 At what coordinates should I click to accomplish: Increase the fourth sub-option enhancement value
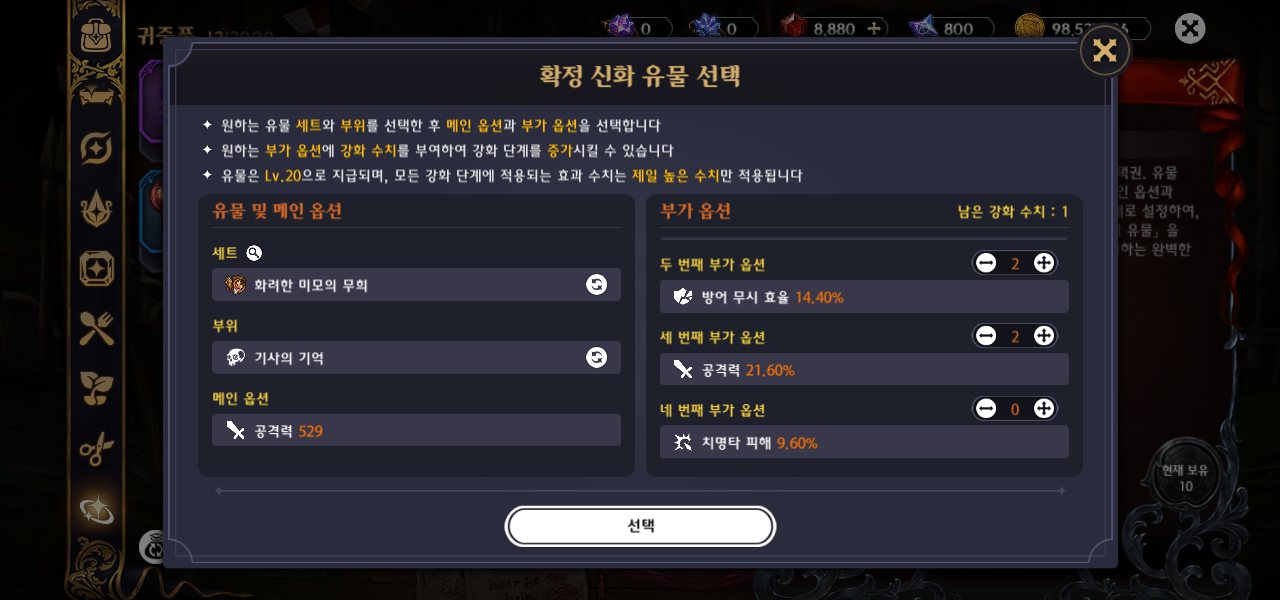(x=1043, y=408)
